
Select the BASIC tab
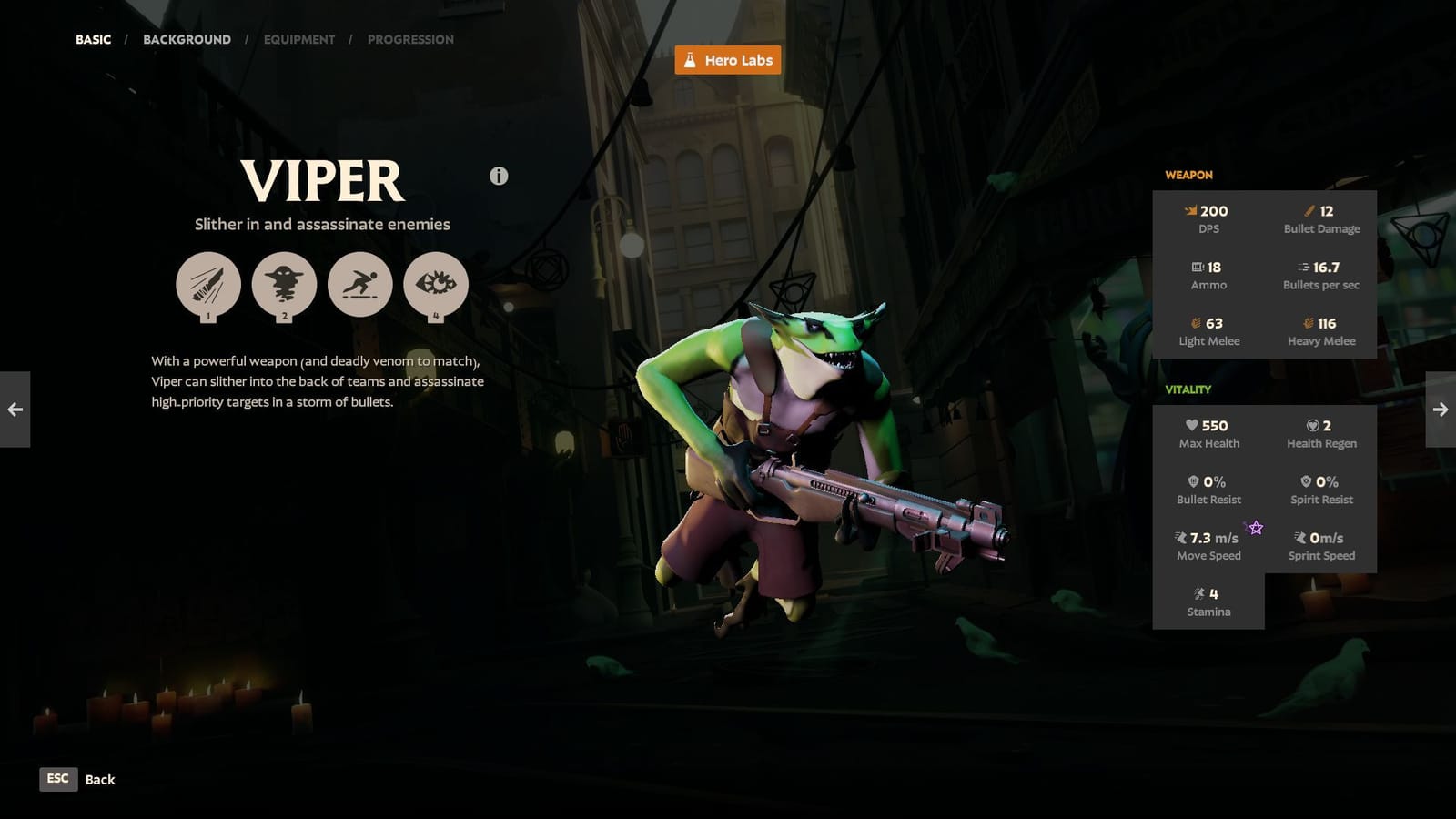[x=93, y=39]
